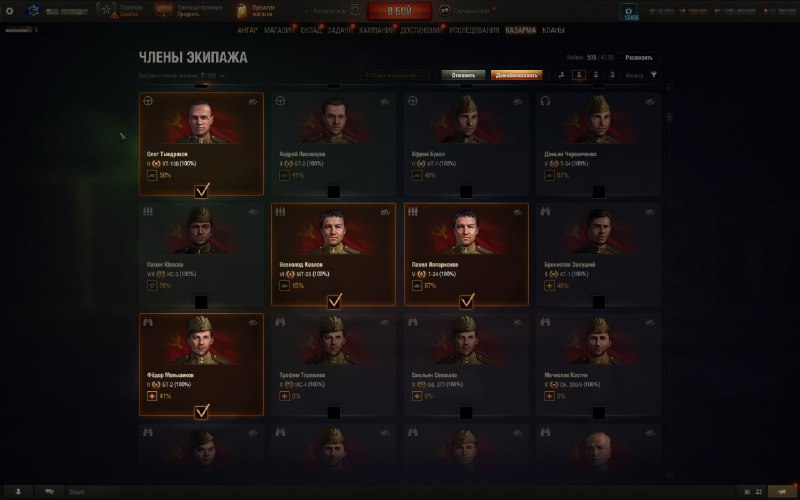
Task: Expand the barracks with the Расширить button
Action: pos(639,58)
